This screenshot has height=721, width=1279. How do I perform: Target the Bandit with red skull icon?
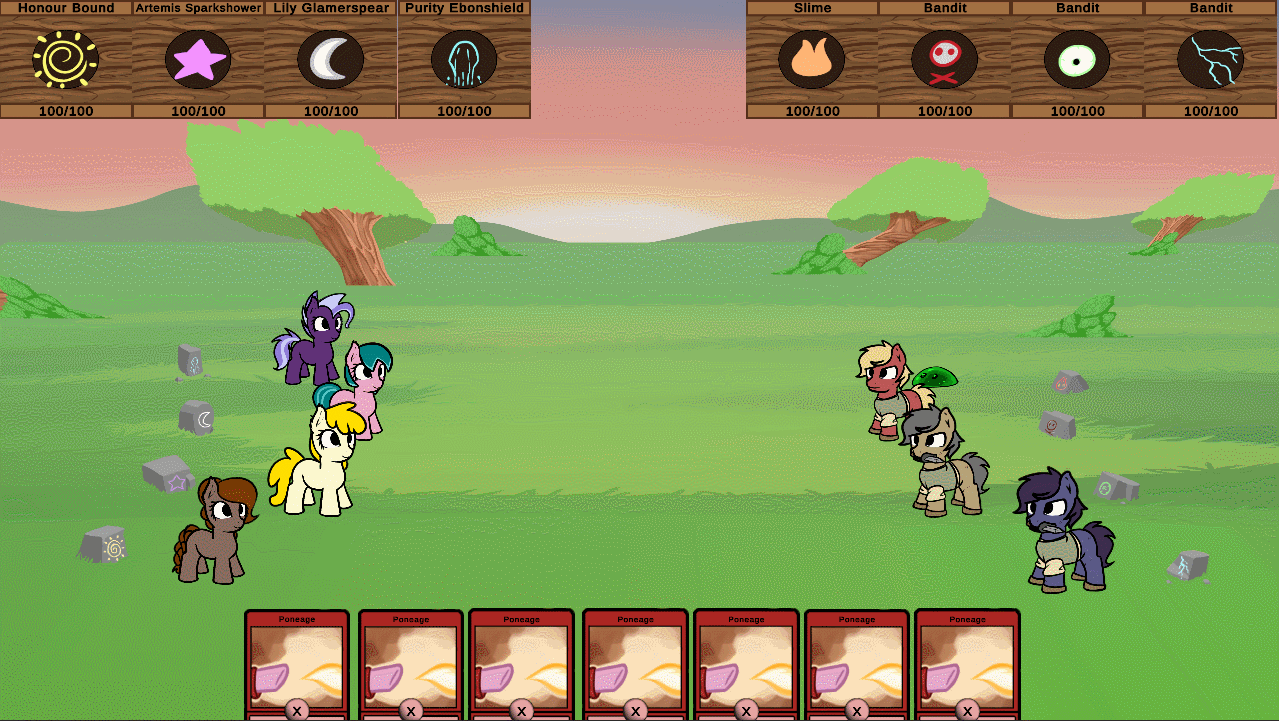(x=945, y=60)
